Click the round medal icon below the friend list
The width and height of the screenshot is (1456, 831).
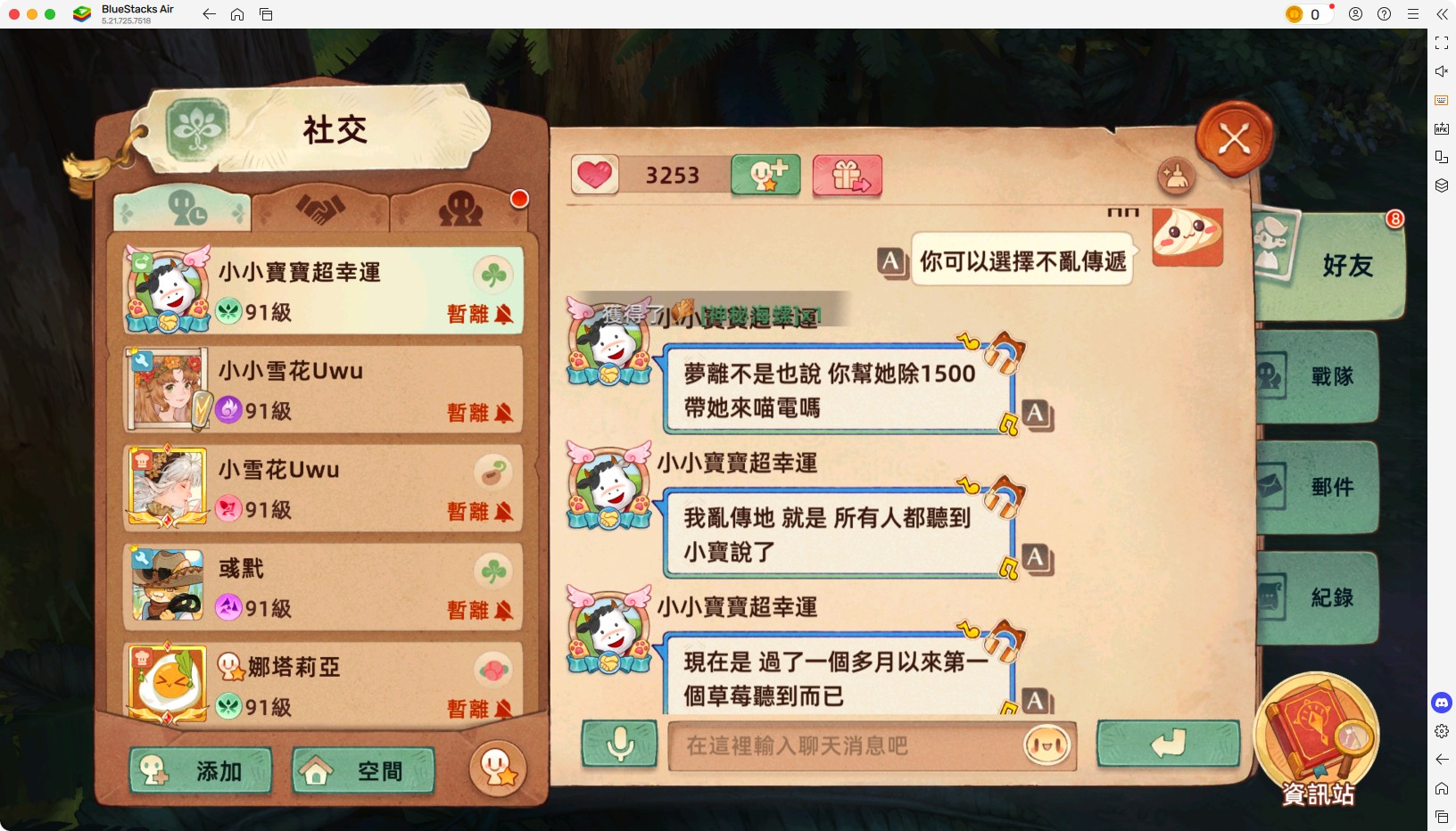click(x=499, y=769)
